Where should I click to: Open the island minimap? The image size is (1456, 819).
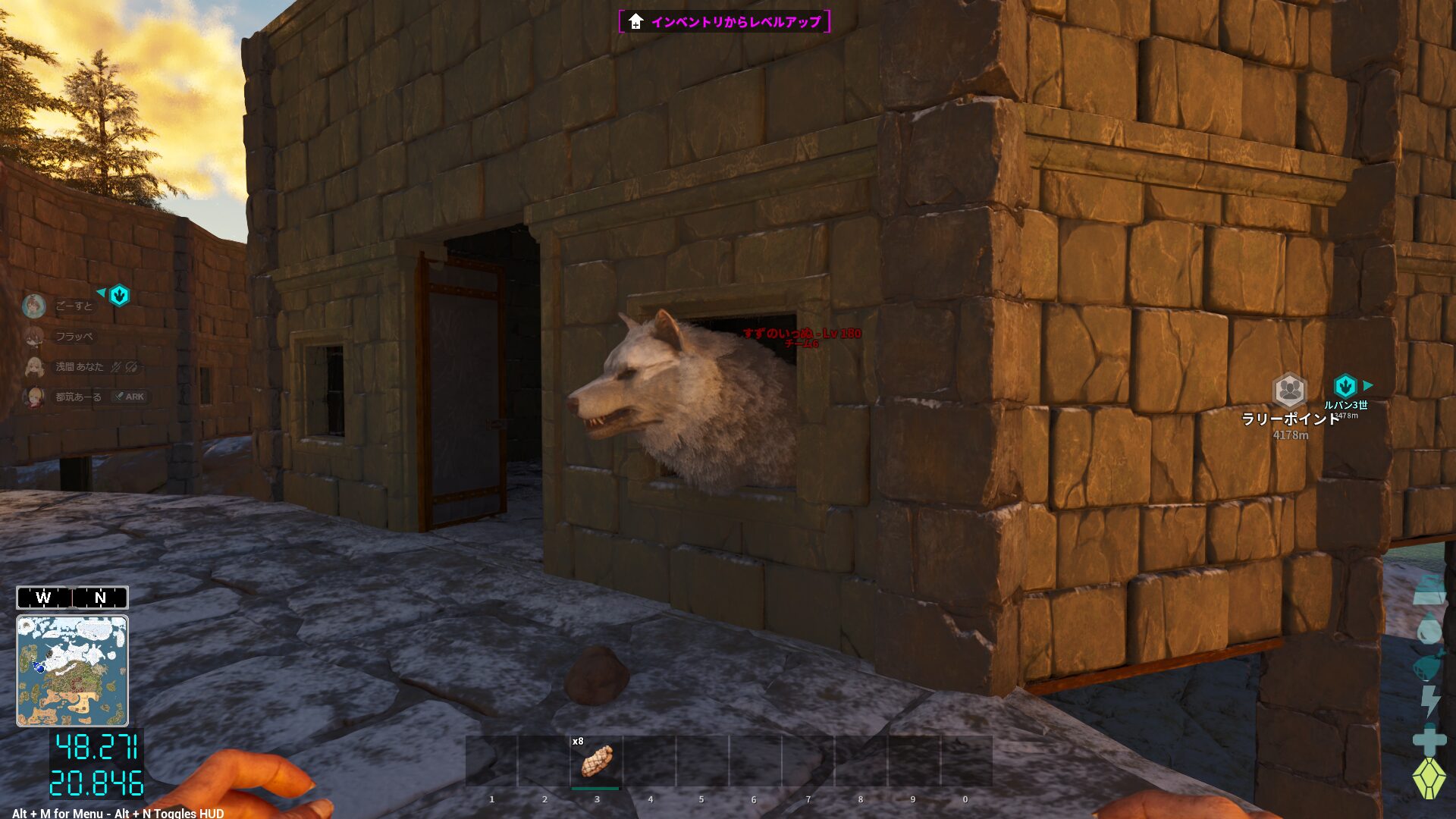point(73,671)
